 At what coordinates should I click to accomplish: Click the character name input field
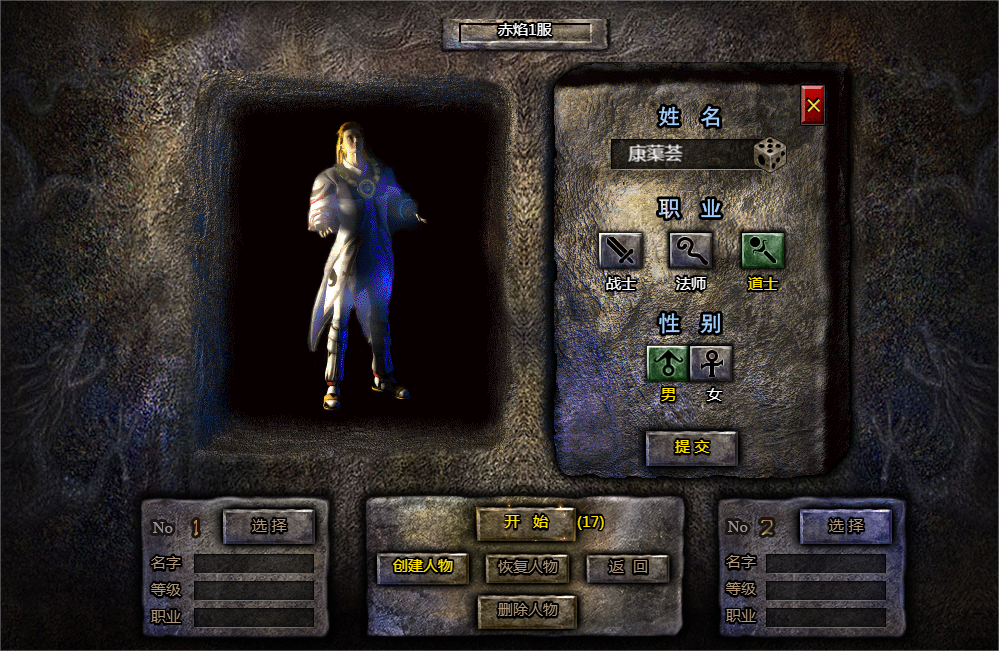(x=682, y=154)
